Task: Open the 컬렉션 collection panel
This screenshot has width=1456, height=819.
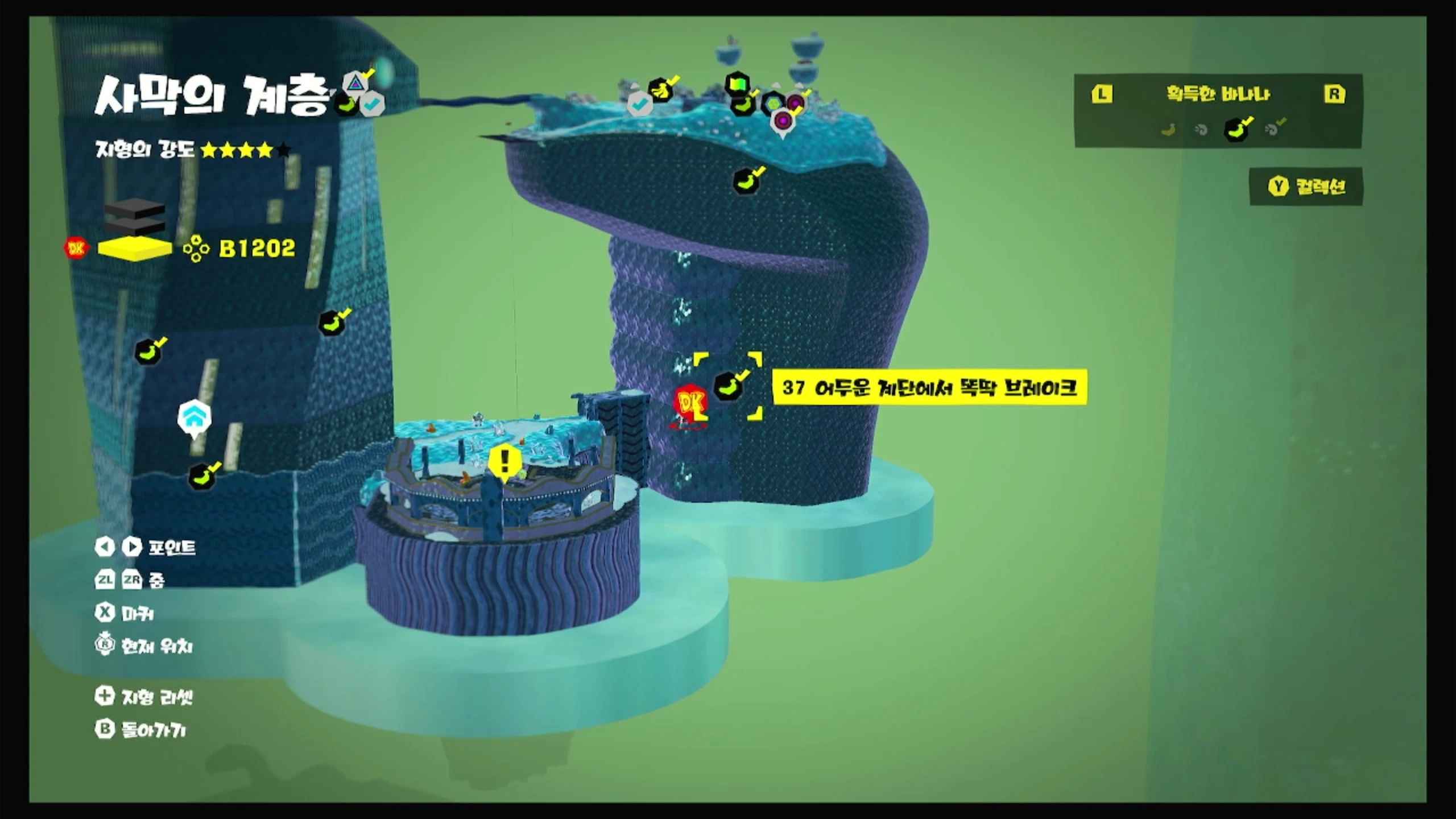Action: [x=1306, y=187]
